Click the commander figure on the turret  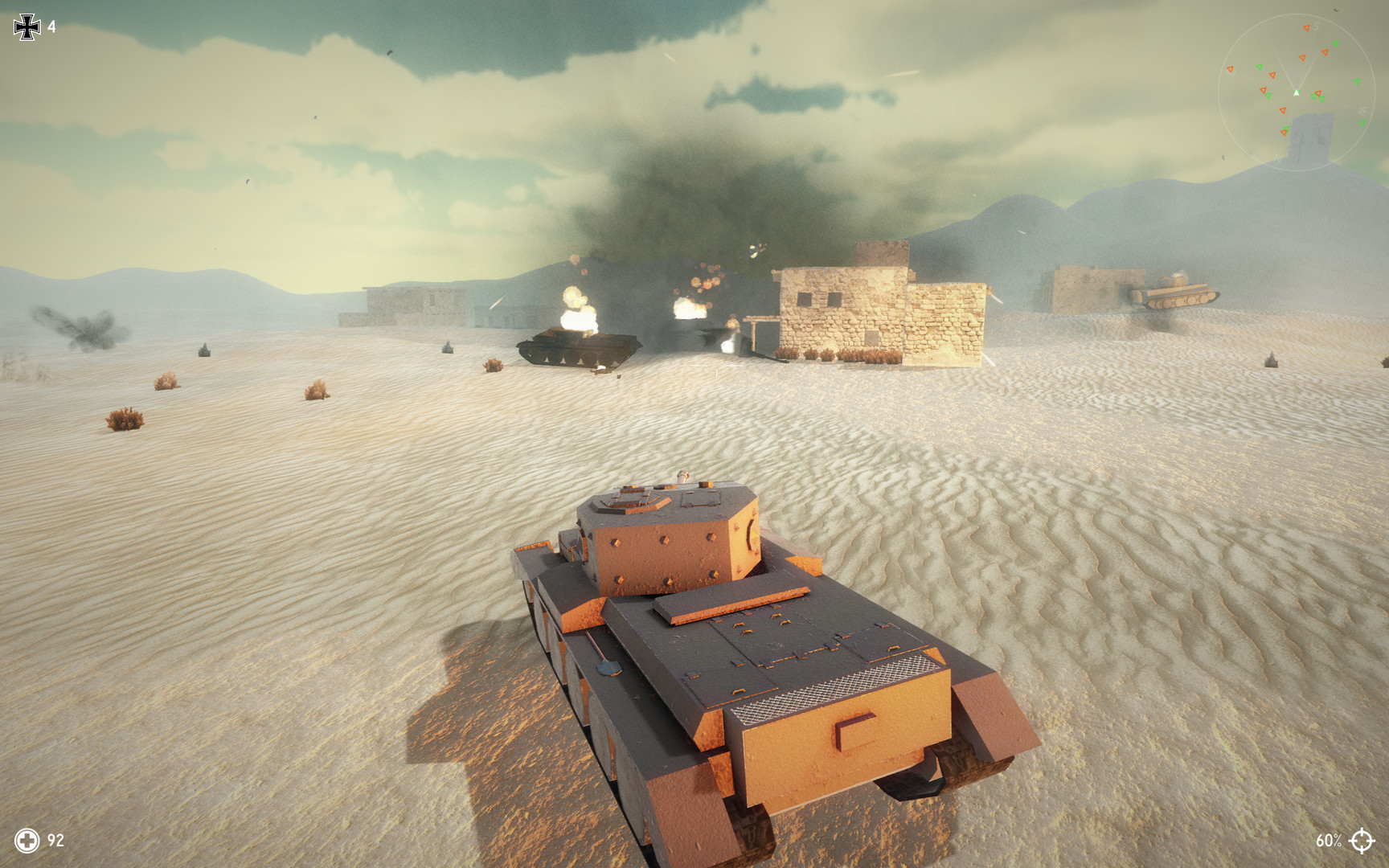tap(683, 477)
